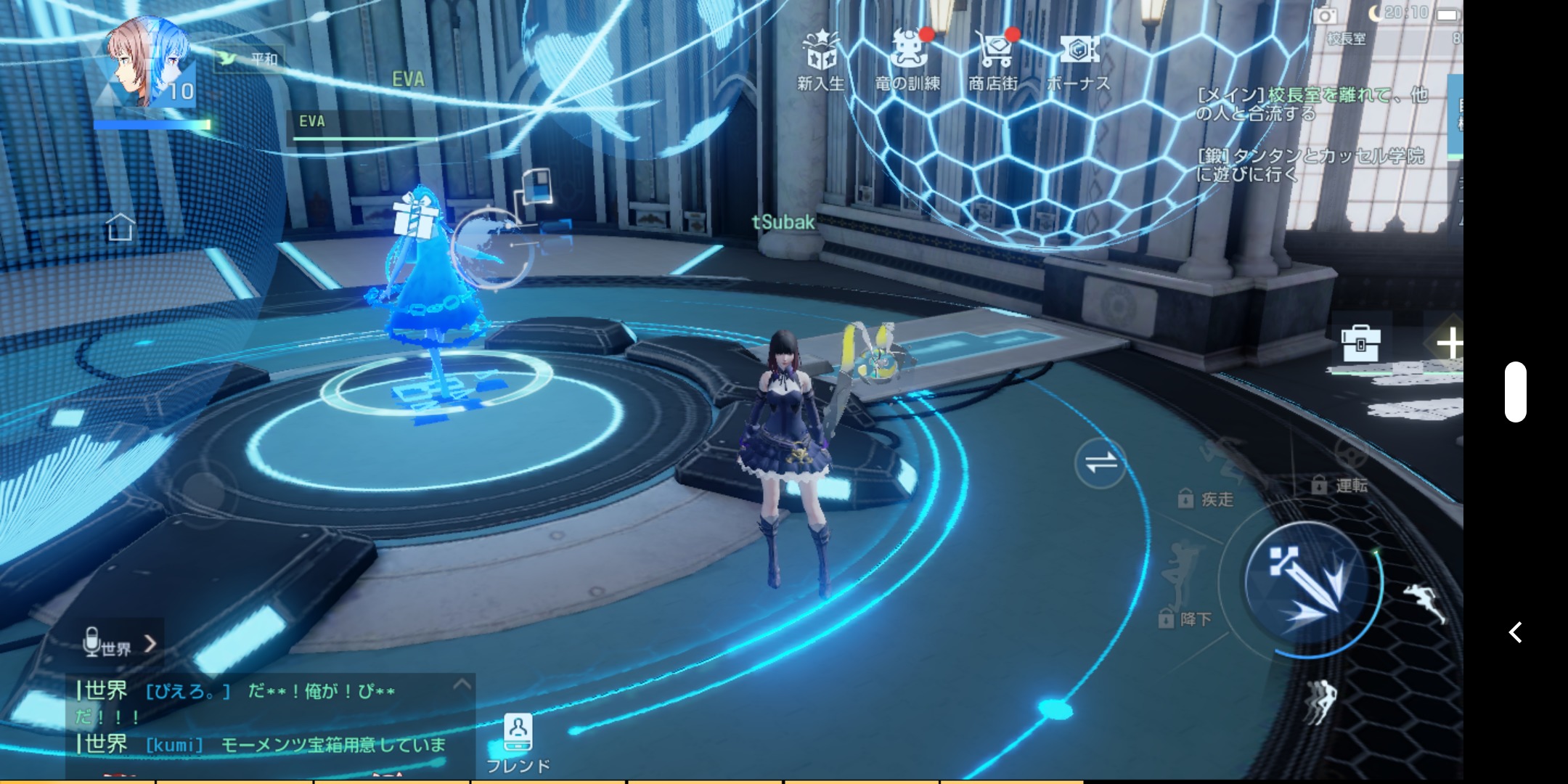Screen dimensions: 1568x784
Task: Select the タンタン side quest entry
Action: pos(1310,165)
